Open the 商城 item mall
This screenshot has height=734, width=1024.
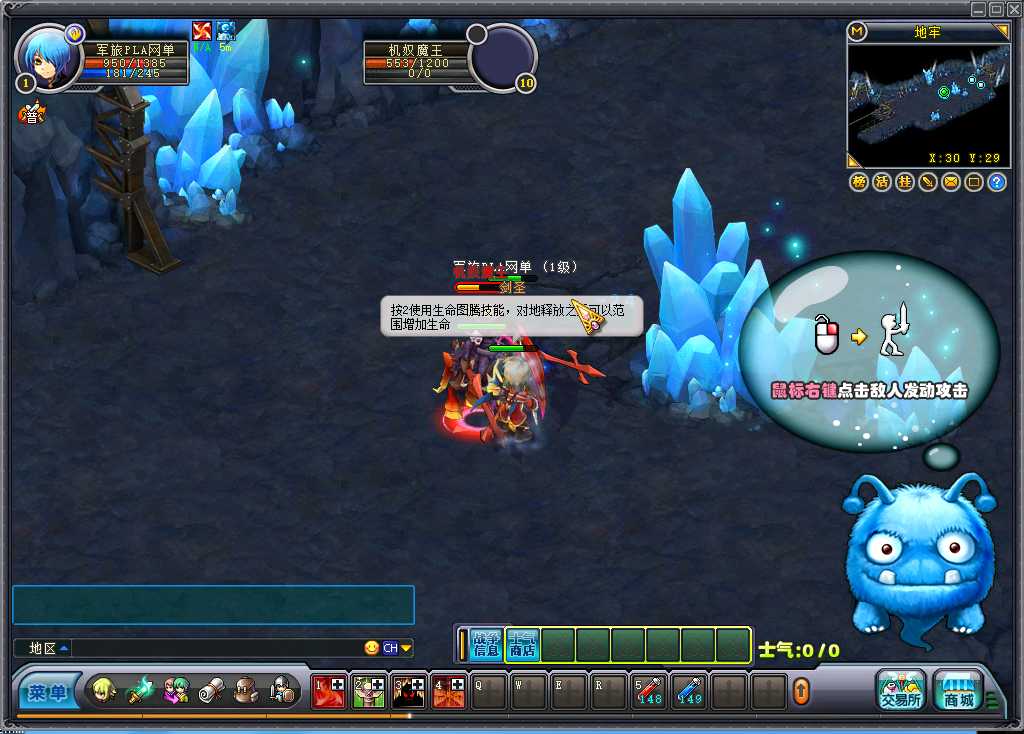[958, 689]
